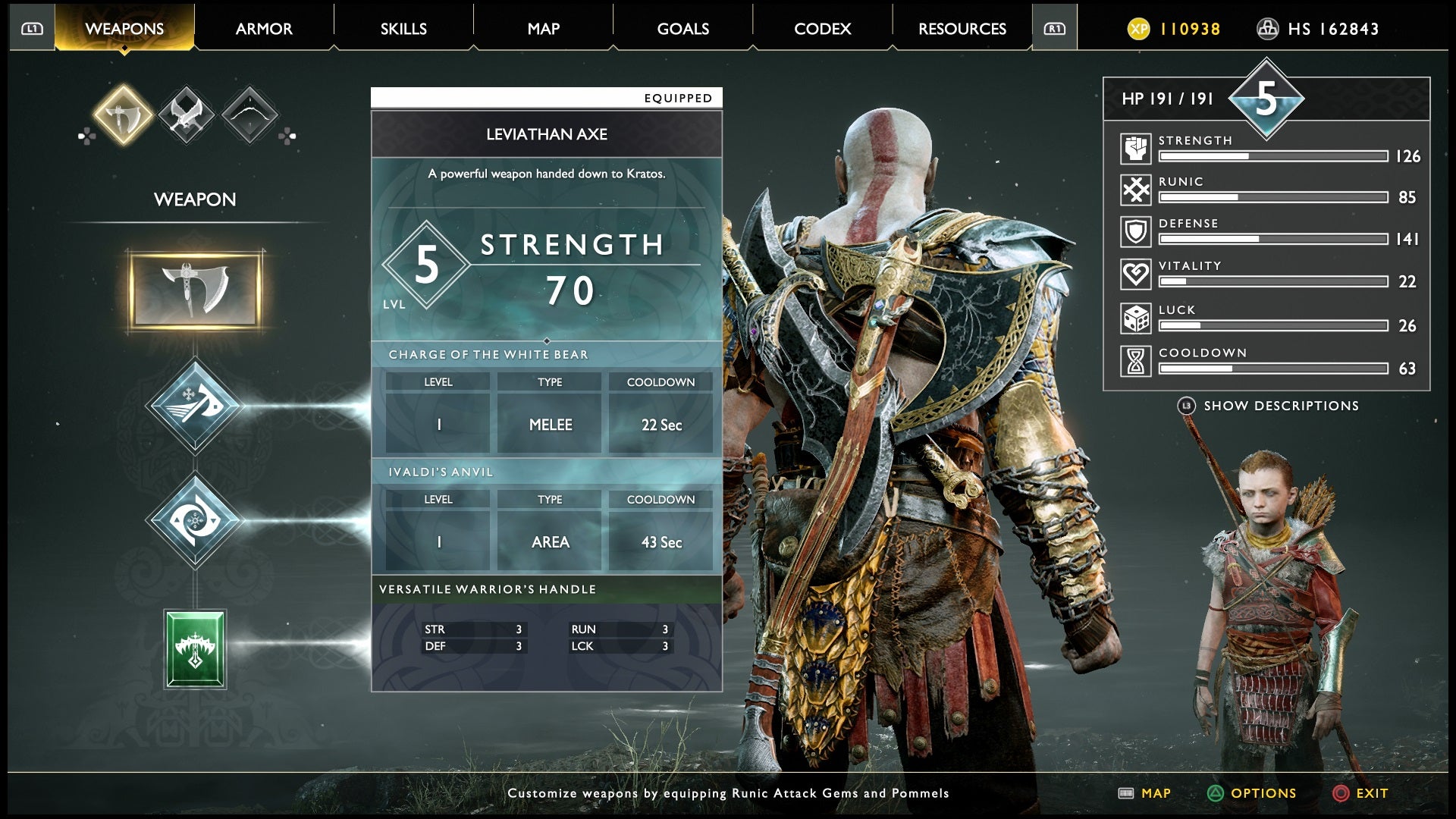
Task: Open the CODEX tab
Action: (x=823, y=28)
